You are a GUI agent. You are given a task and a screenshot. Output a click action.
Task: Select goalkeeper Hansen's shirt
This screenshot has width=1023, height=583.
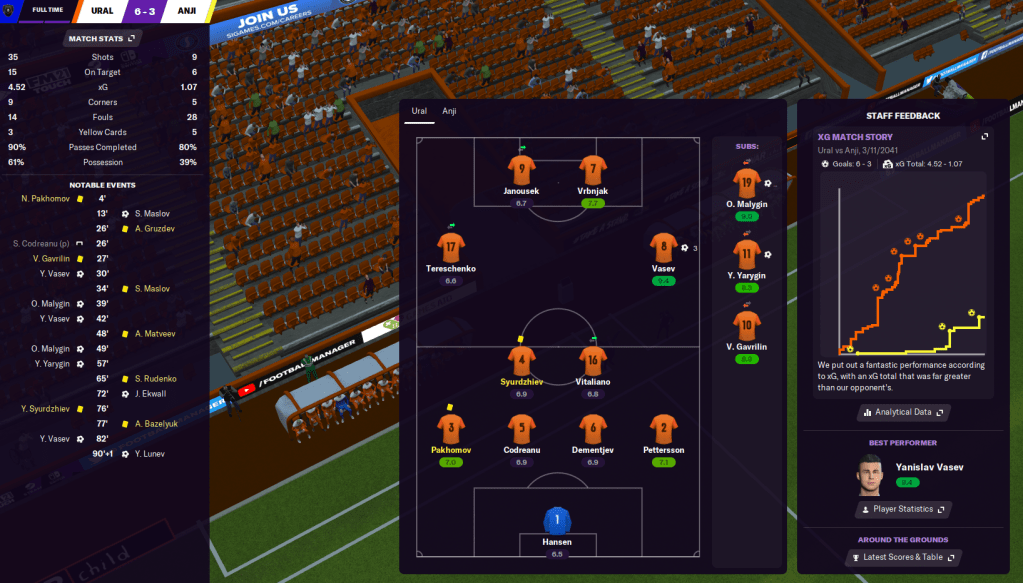point(556,521)
